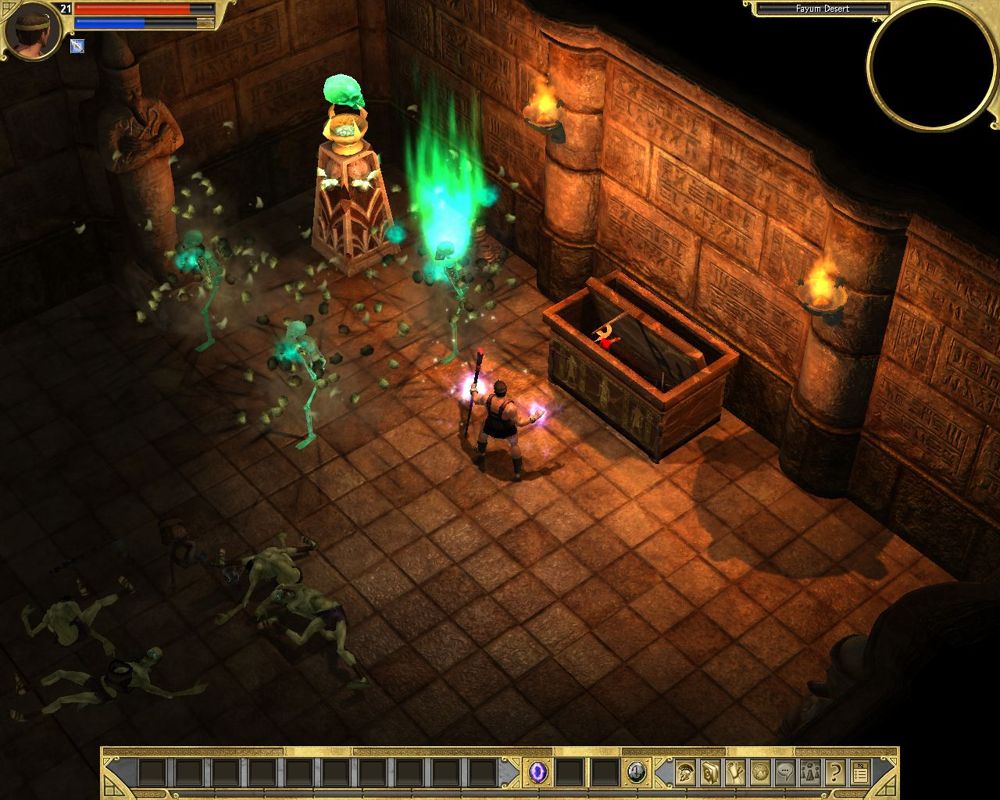Show the map via the round medallion icon
Screen dimensions: 1000x800
[760, 772]
